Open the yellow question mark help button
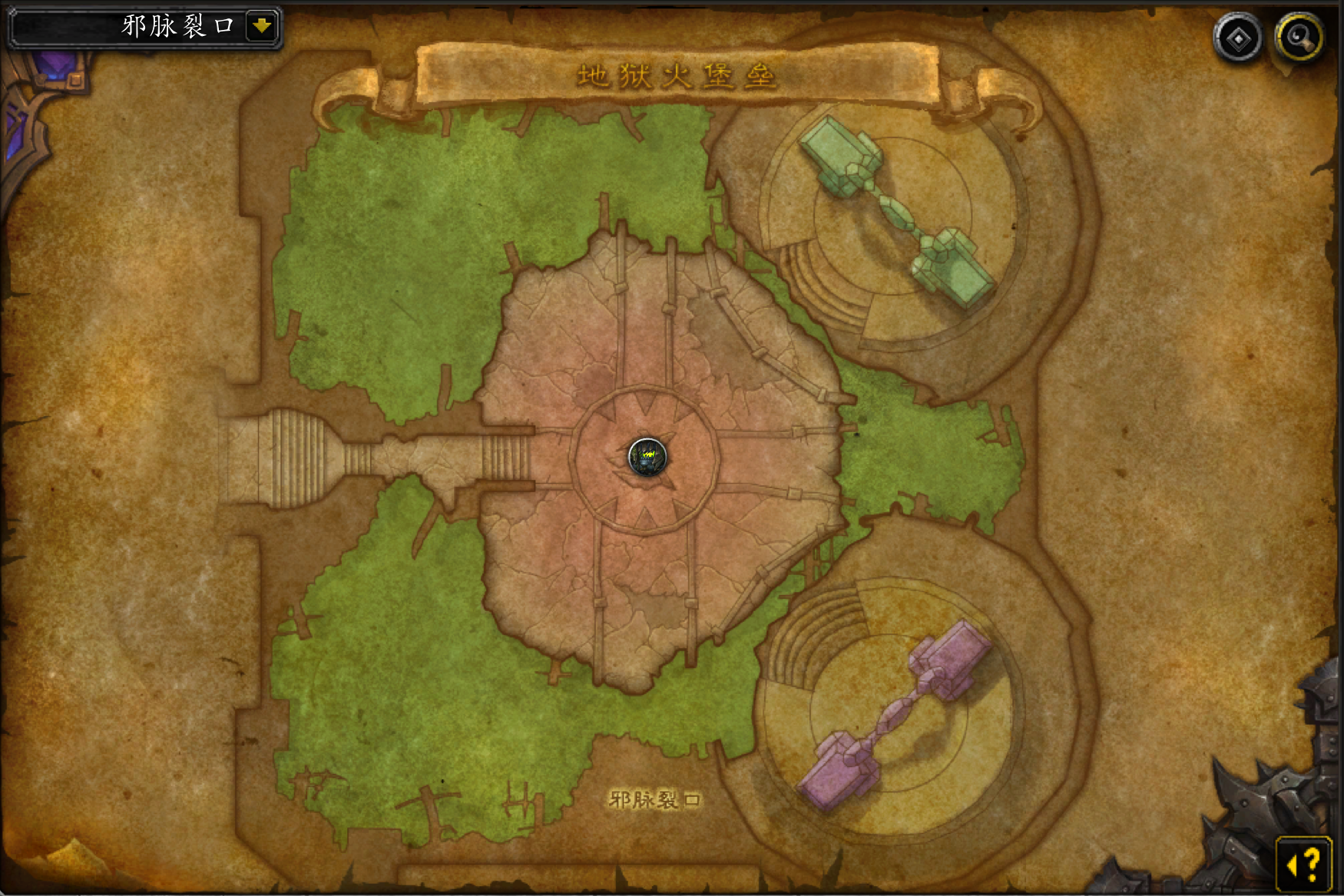 click(1304, 864)
